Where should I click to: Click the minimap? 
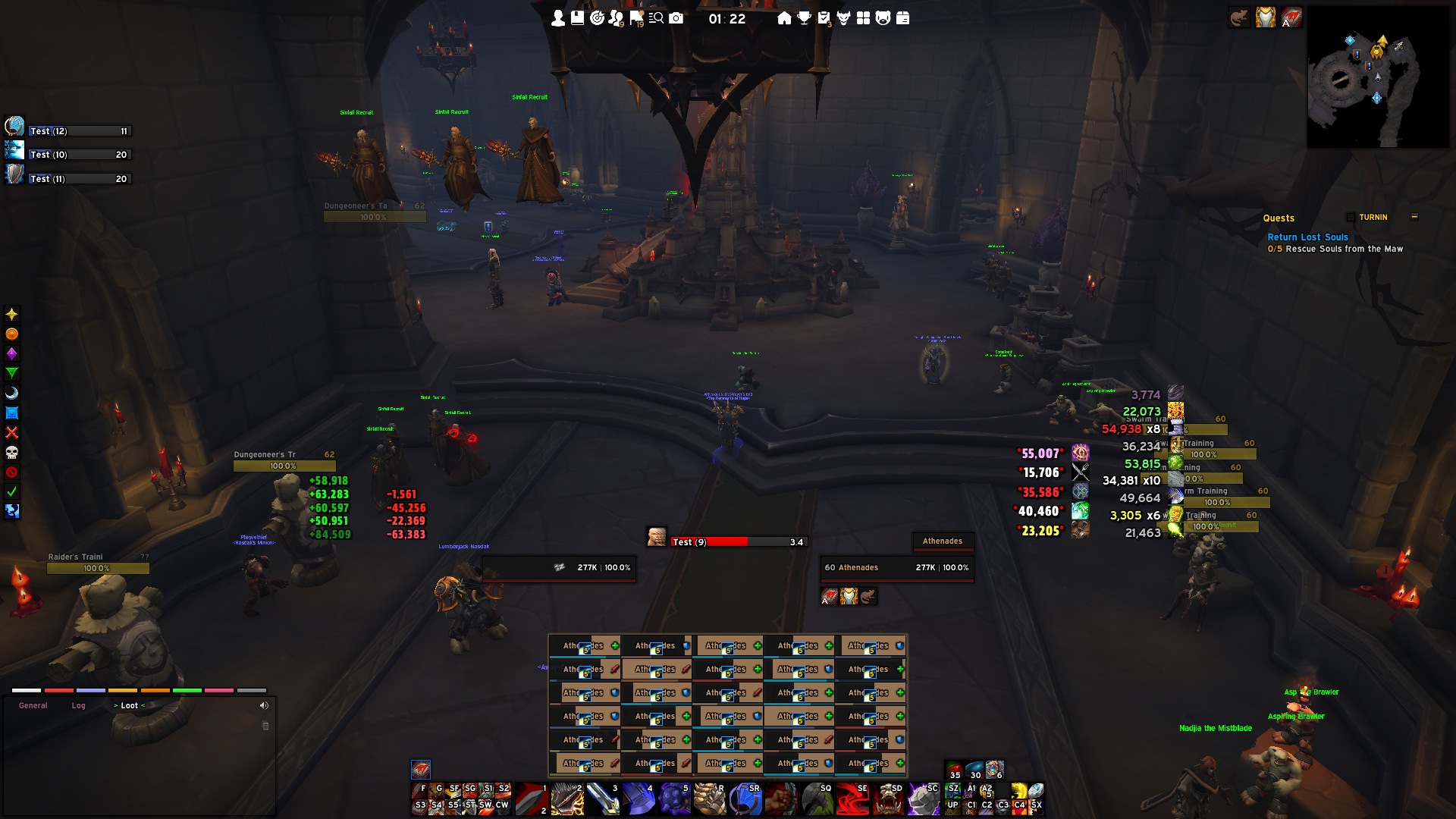pyautogui.click(x=1377, y=77)
